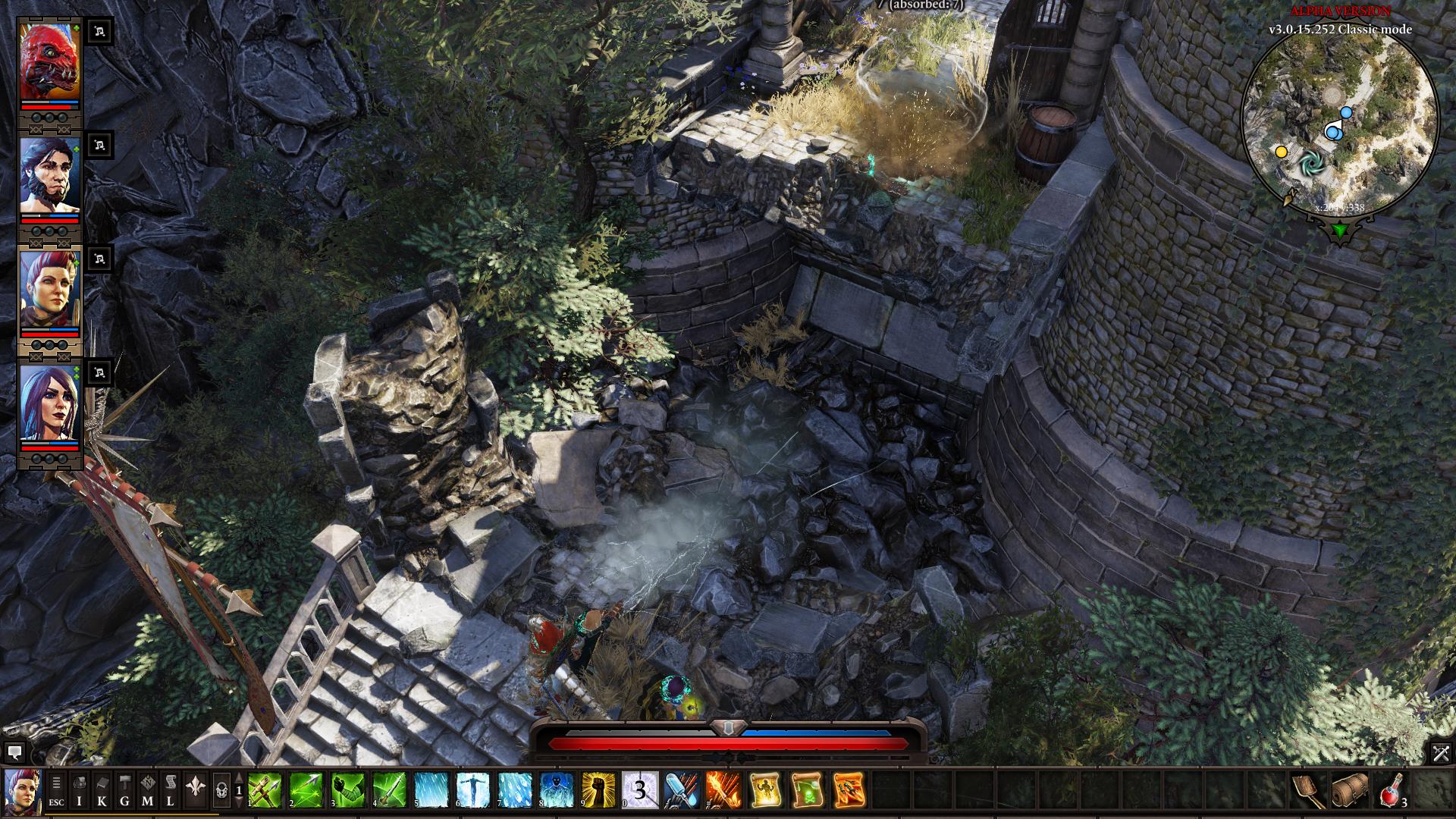1456x819 pixels.
Task: Open the crafting hammer menu marked G
Action: click(x=125, y=790)
